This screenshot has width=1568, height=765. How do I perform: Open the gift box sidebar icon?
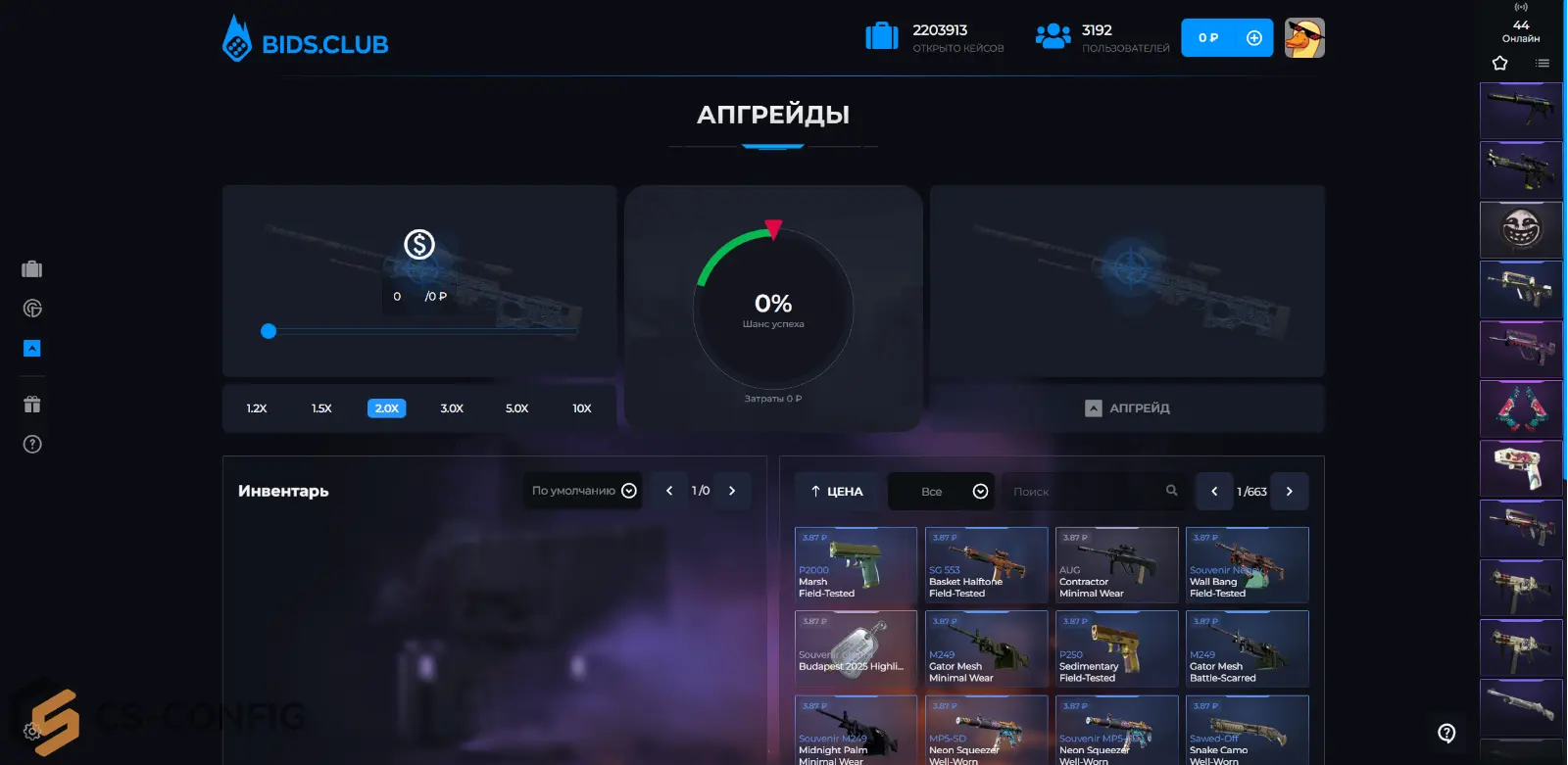pyautogui.click(x=32, y=405)
